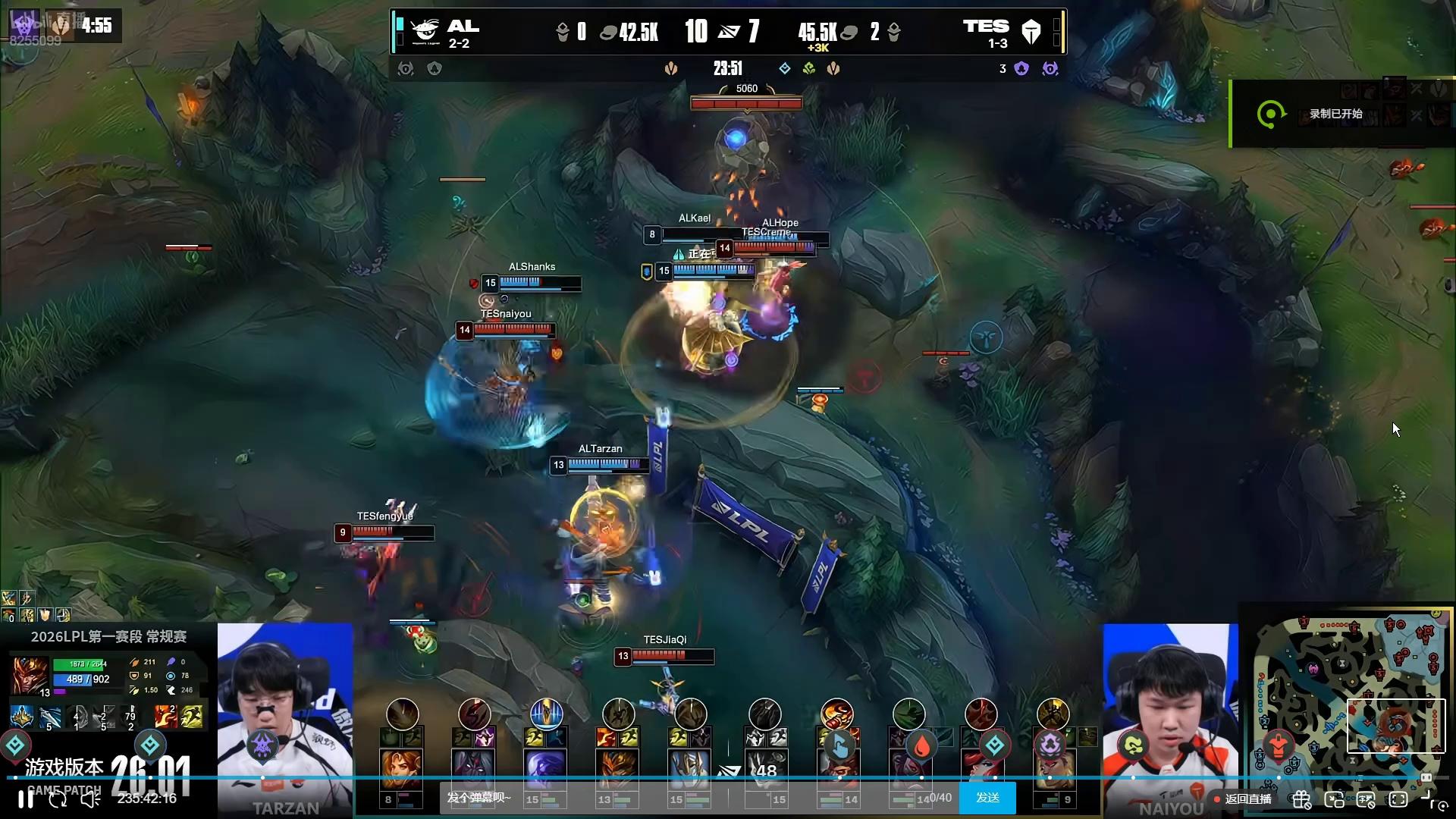Click the spear ability icon in stats panel
1456x819 pixels.
50,716
